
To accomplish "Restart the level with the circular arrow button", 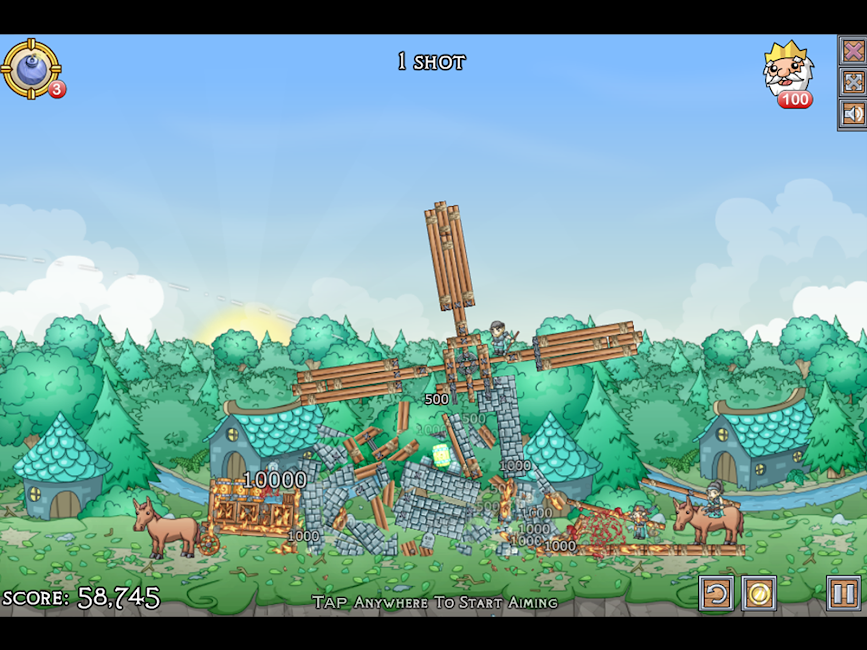I will coord(716,594).
